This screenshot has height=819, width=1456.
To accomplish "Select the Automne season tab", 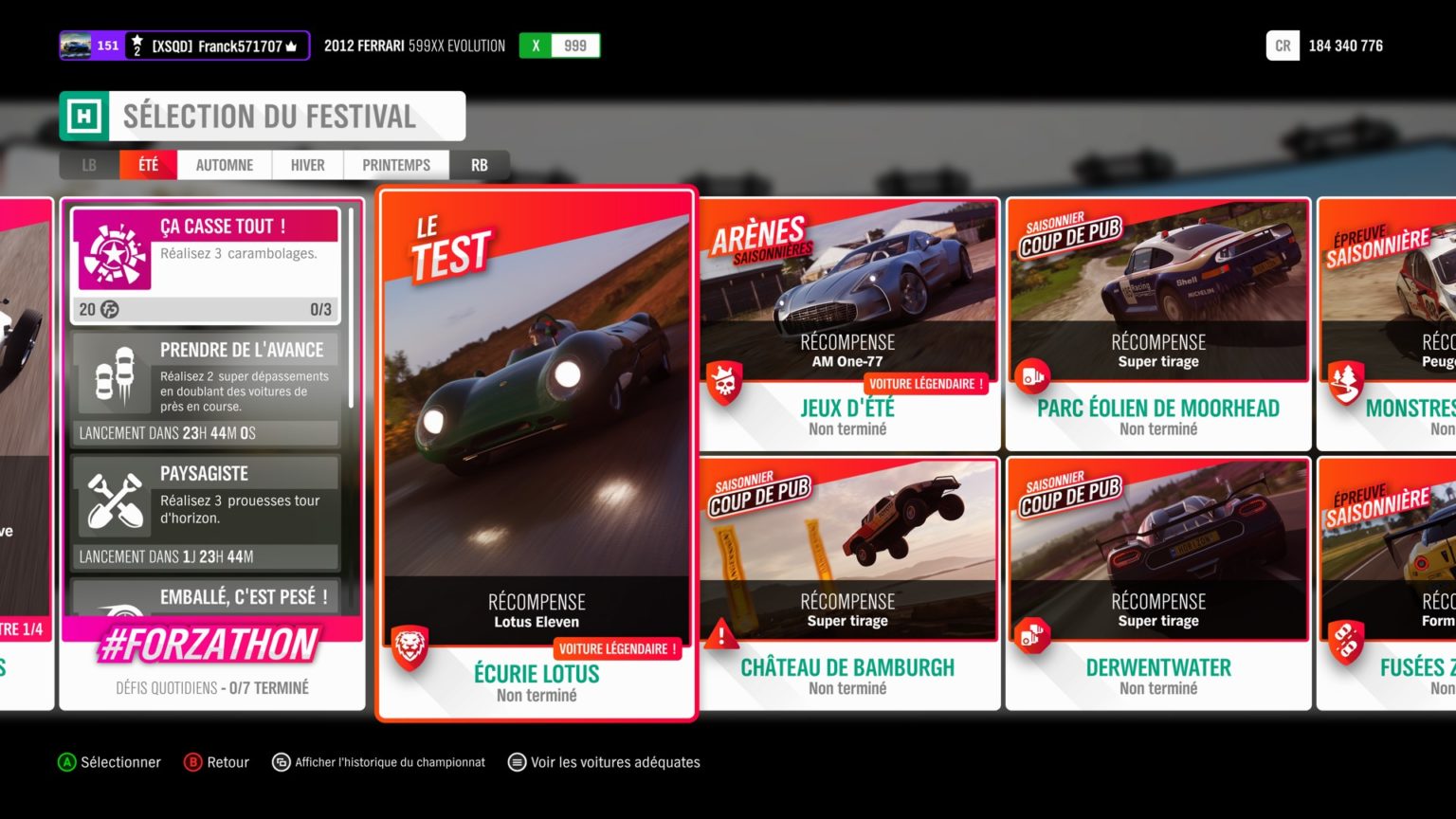I will [x=225, y=165].
